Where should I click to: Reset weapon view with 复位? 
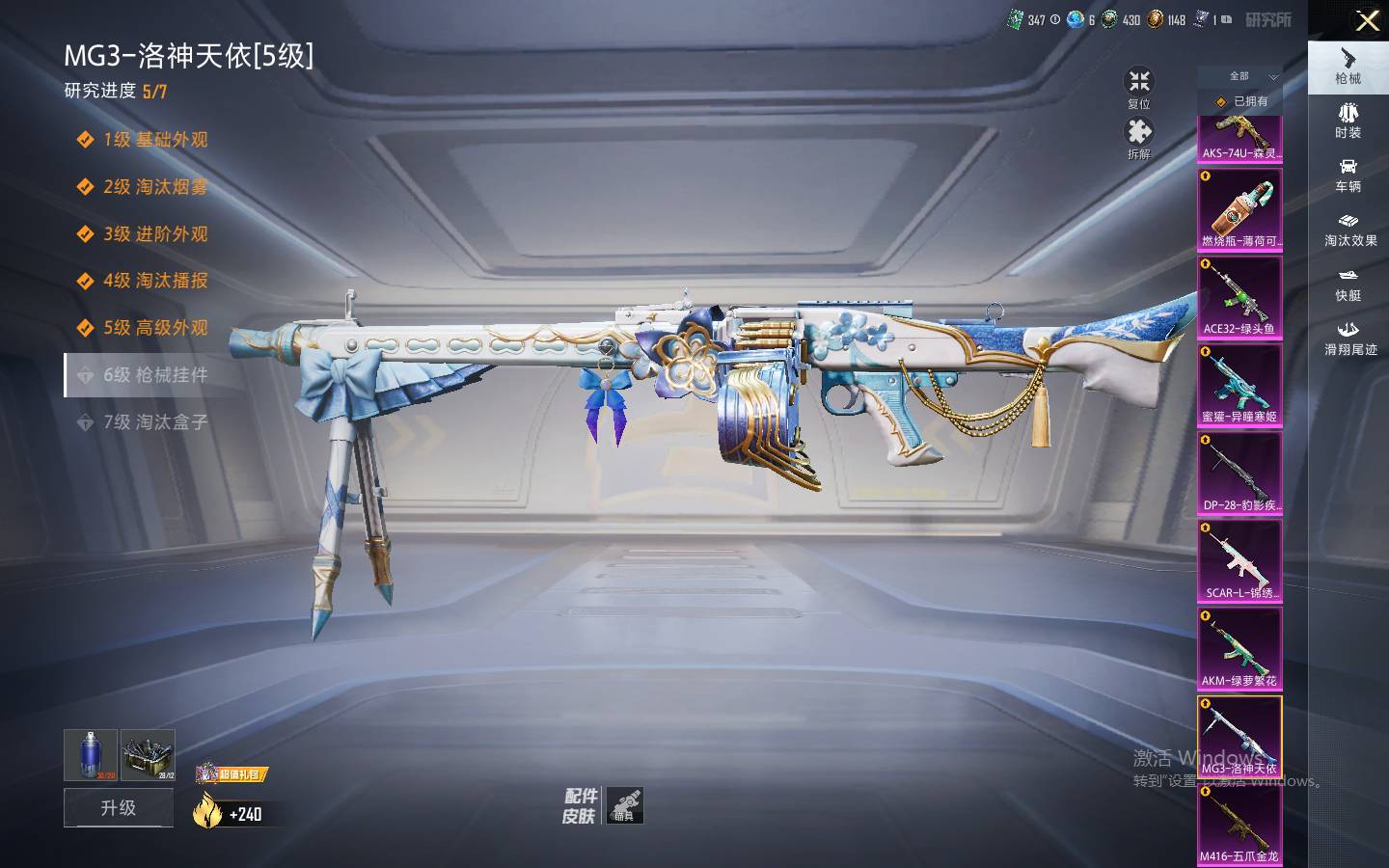pyautogui.click(x=1139, y=88)
